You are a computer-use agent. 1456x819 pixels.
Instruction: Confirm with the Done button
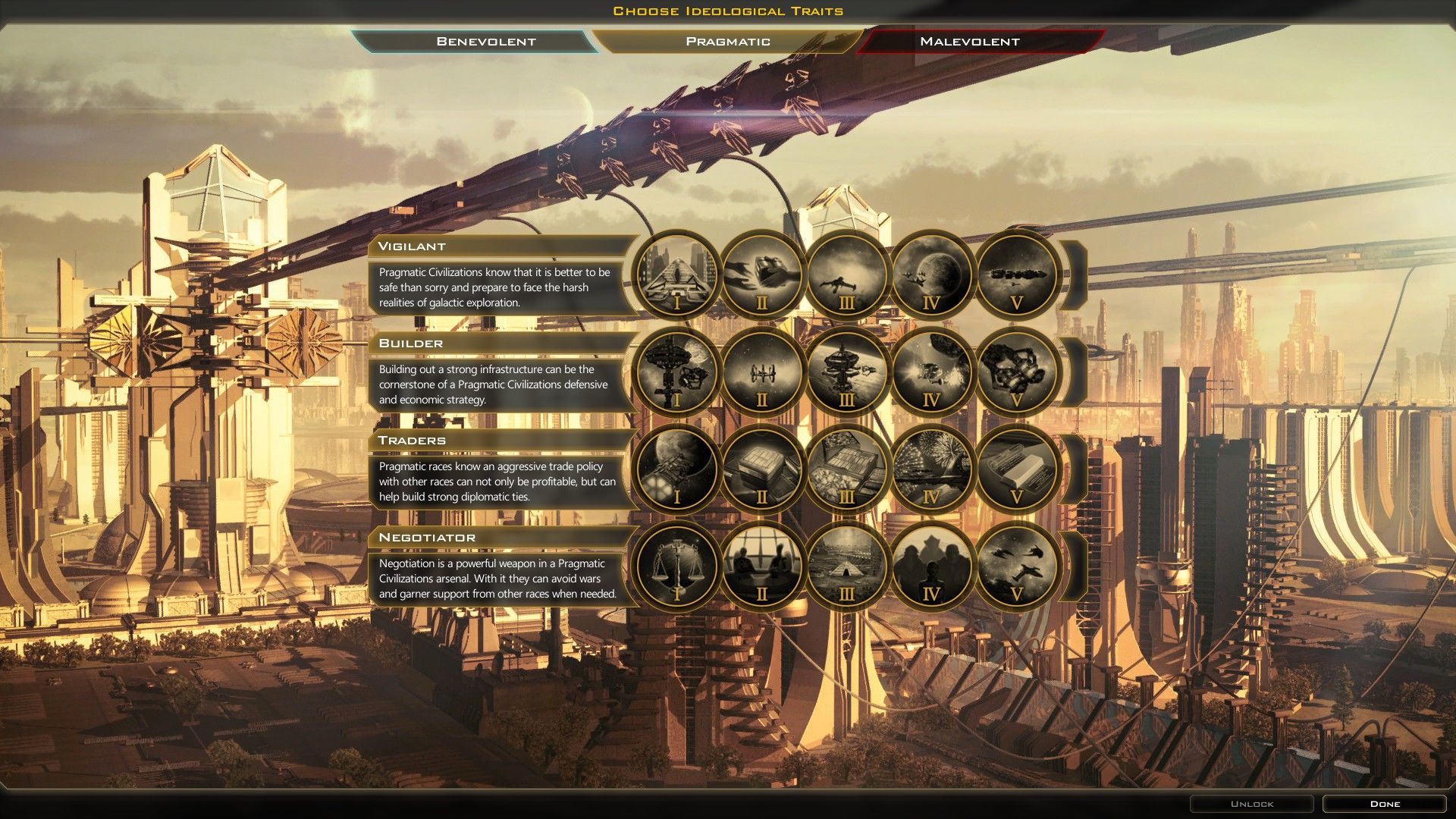pos(1385,804)
